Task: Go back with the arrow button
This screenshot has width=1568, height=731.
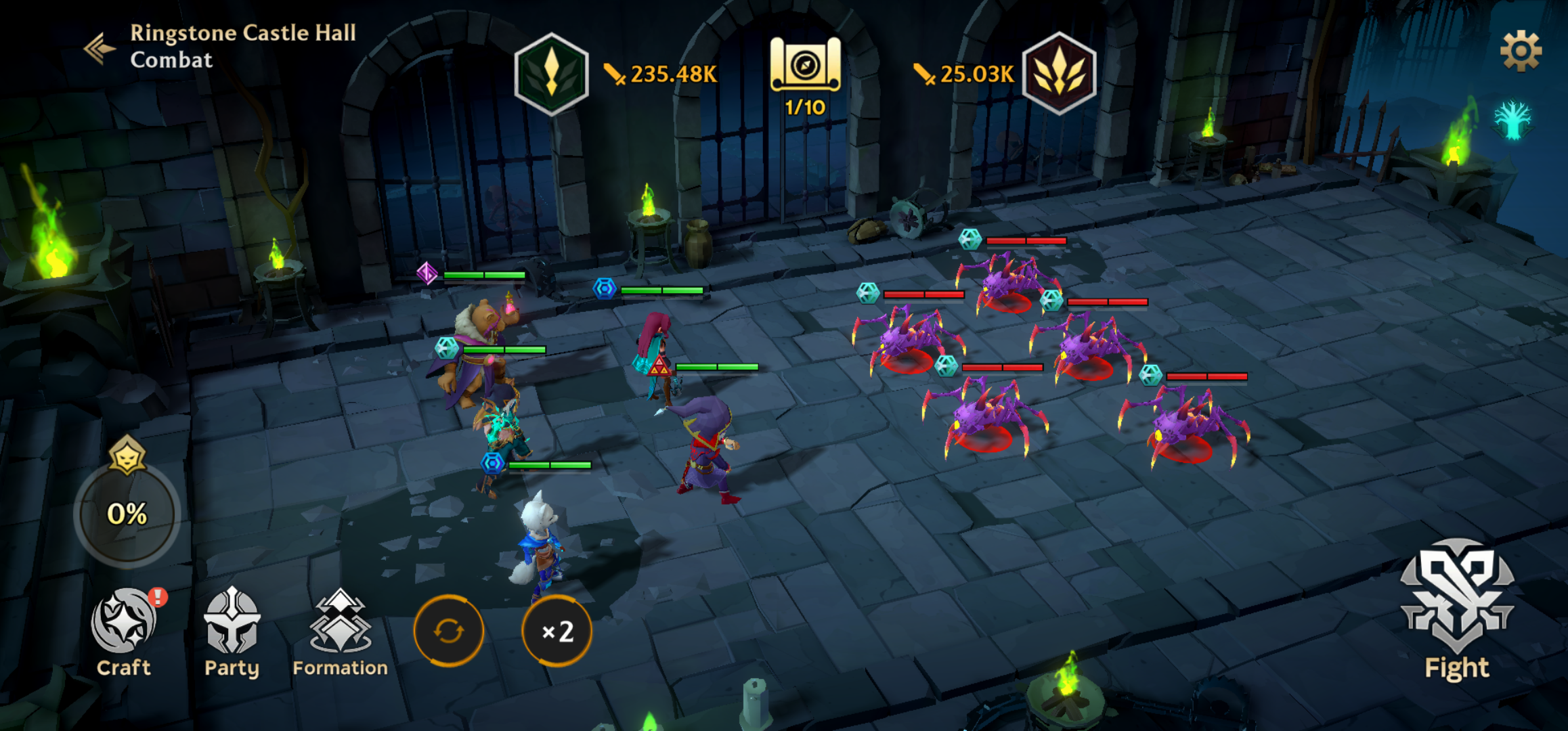Action: coord(98,47)
